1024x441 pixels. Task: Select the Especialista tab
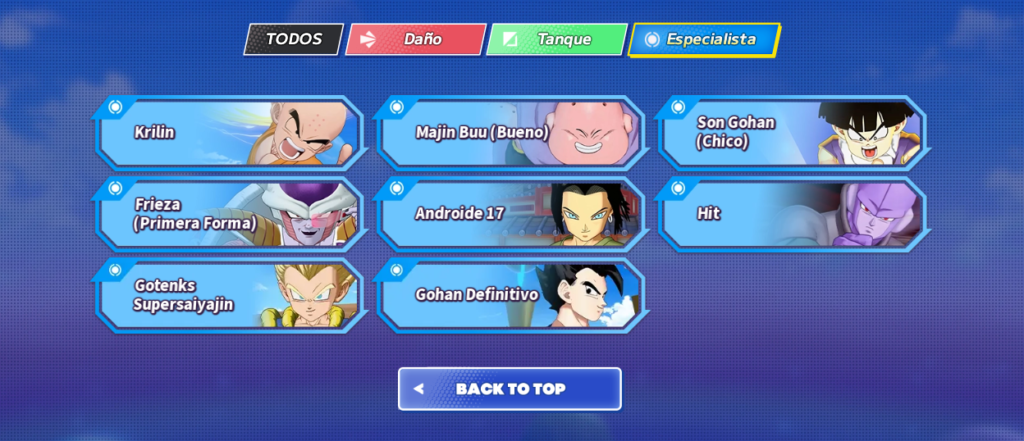(703, 40)
